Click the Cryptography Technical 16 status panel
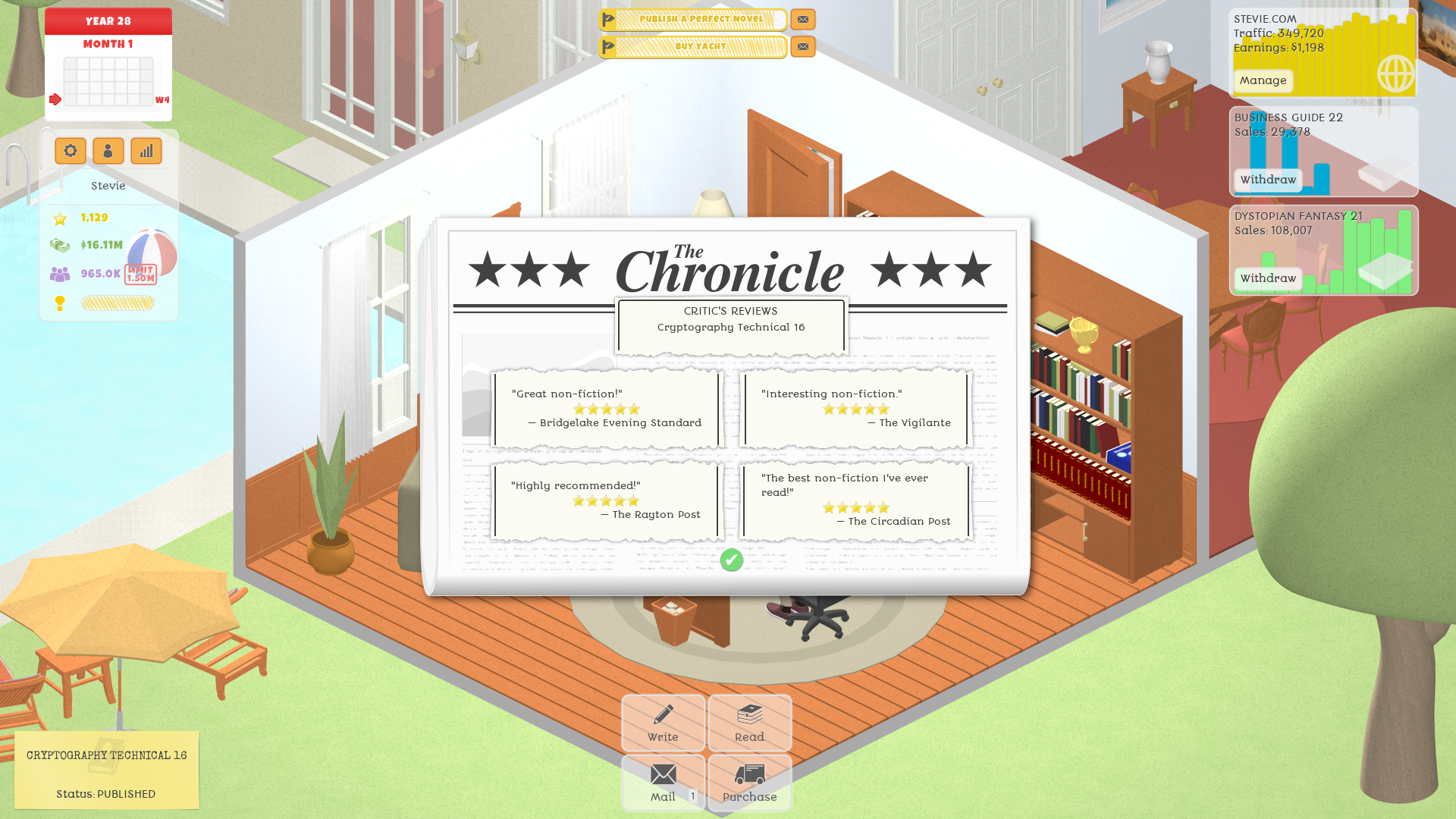The image size is (1456, 819). (106, 770)
